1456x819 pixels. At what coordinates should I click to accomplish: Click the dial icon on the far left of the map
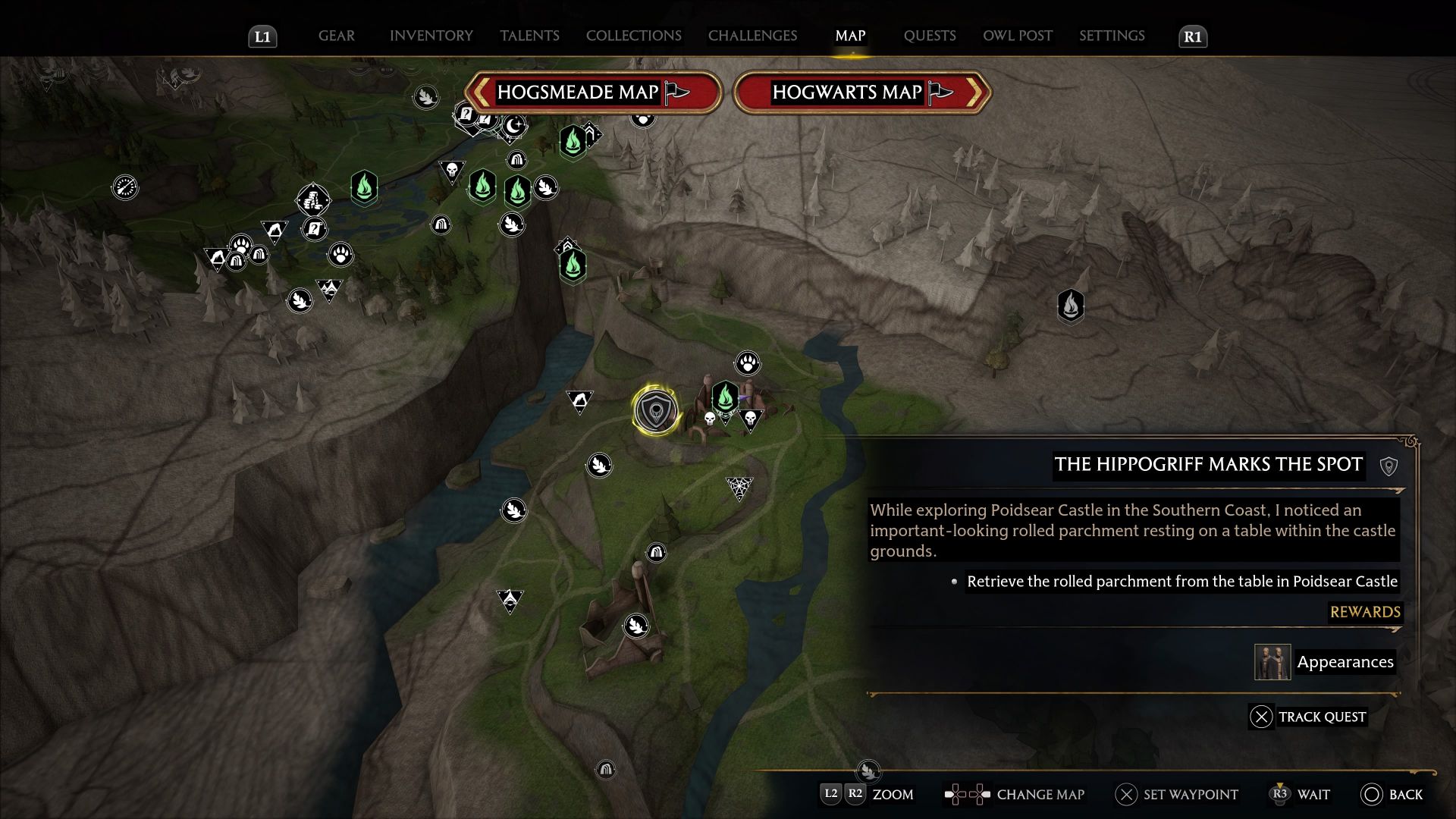(x=125, y=187)
